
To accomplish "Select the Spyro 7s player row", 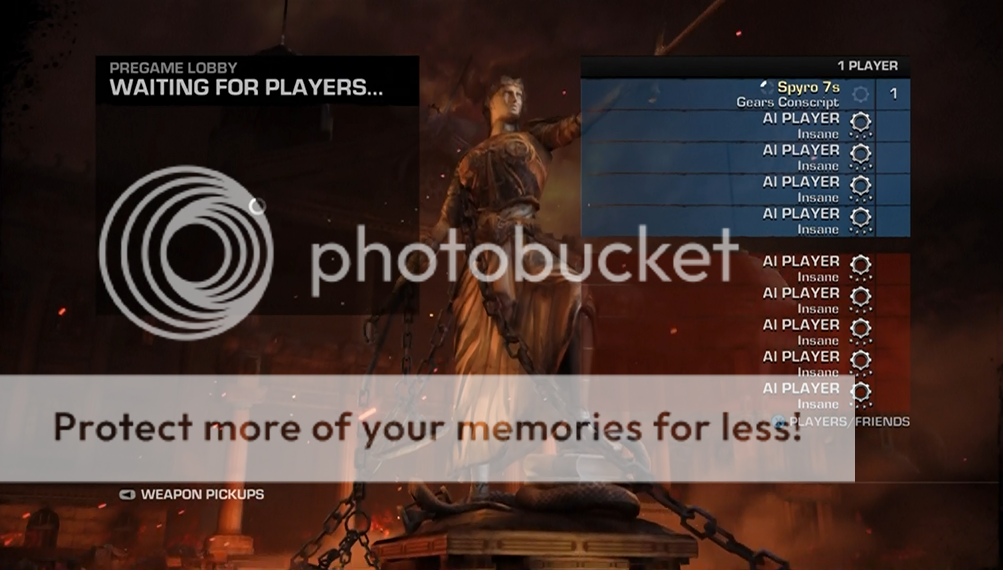I will [x=745, y=94].
